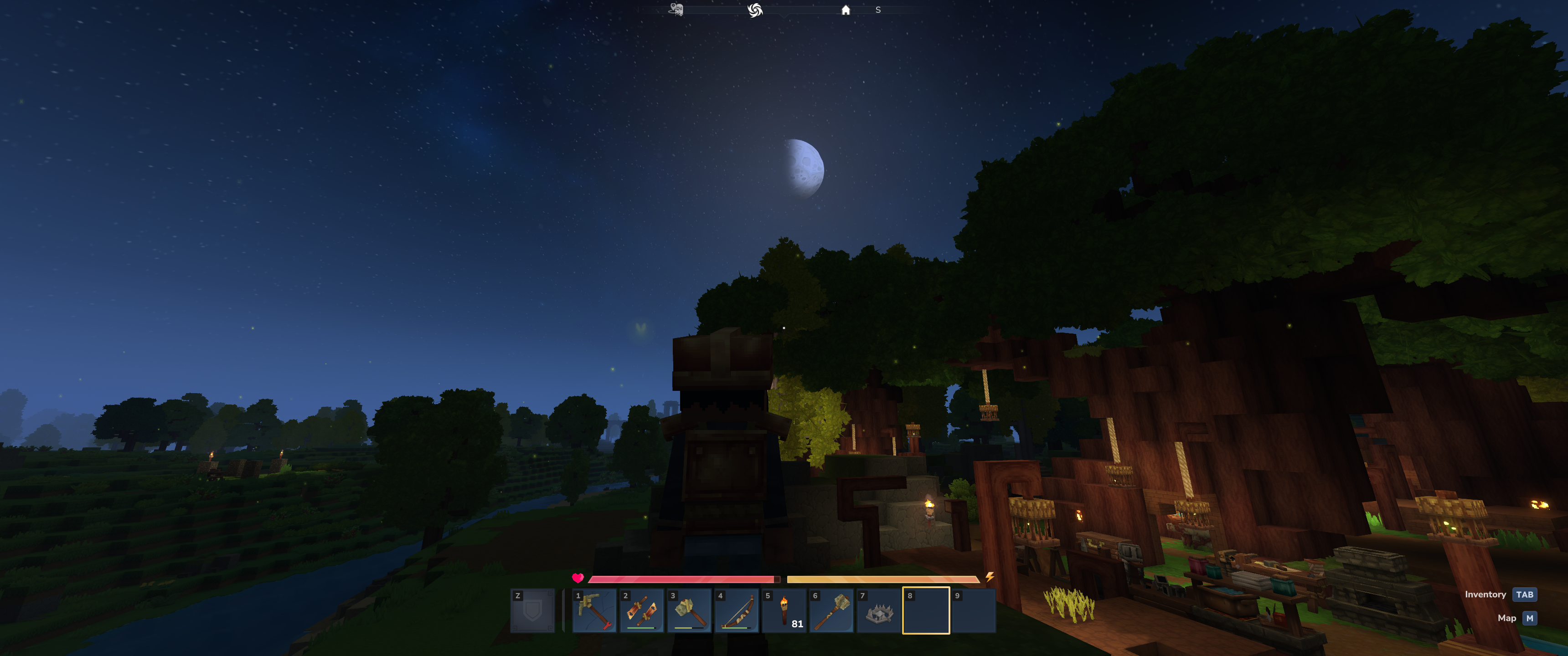Select the crude pickaxe in hotbar slot 1
Screen dimensions: 1568x656
[x=594, y=611]
